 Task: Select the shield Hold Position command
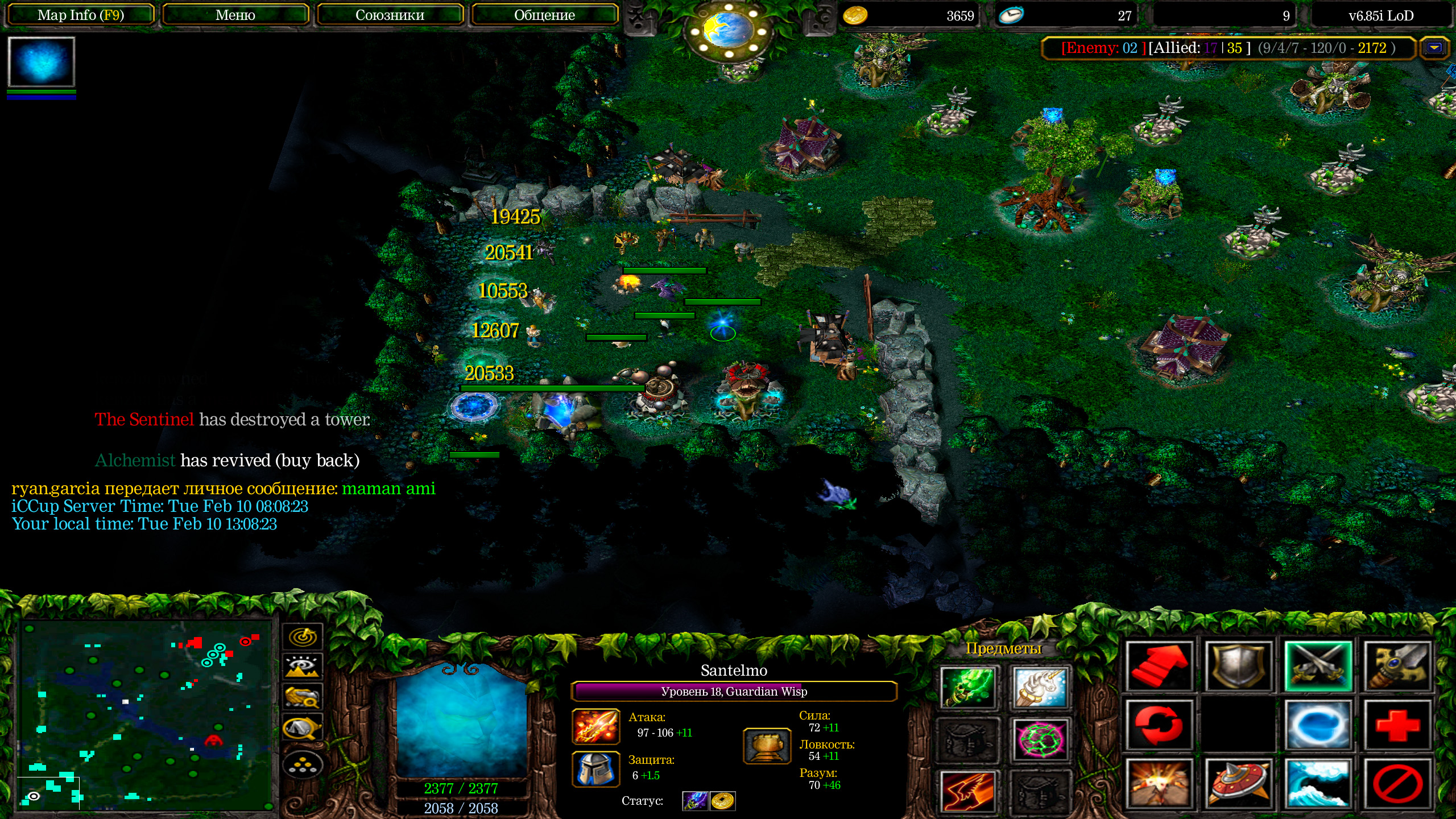[x=1238, y=667]
